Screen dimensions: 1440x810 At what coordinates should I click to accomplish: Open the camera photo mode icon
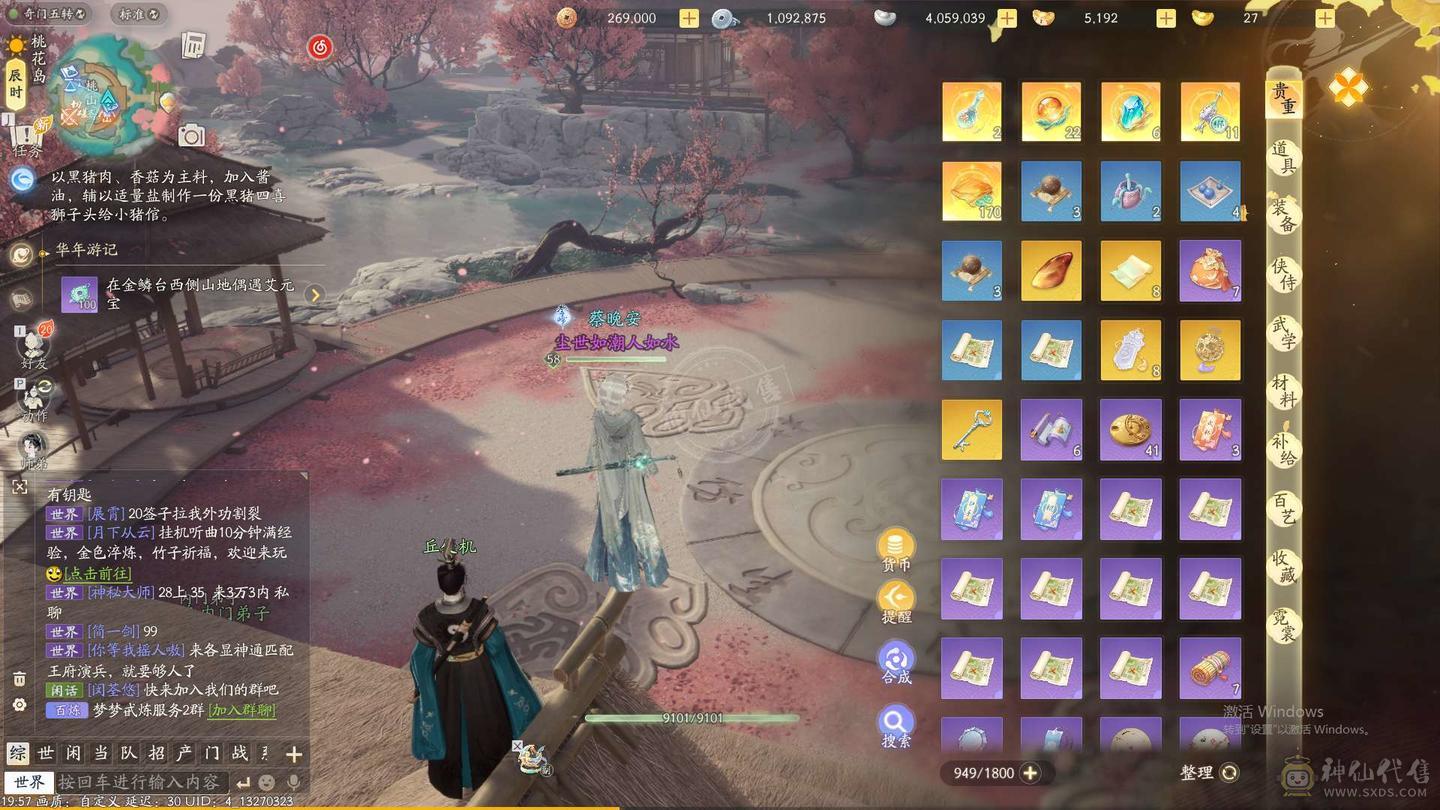pyautogui.click(x=191, y=136)
